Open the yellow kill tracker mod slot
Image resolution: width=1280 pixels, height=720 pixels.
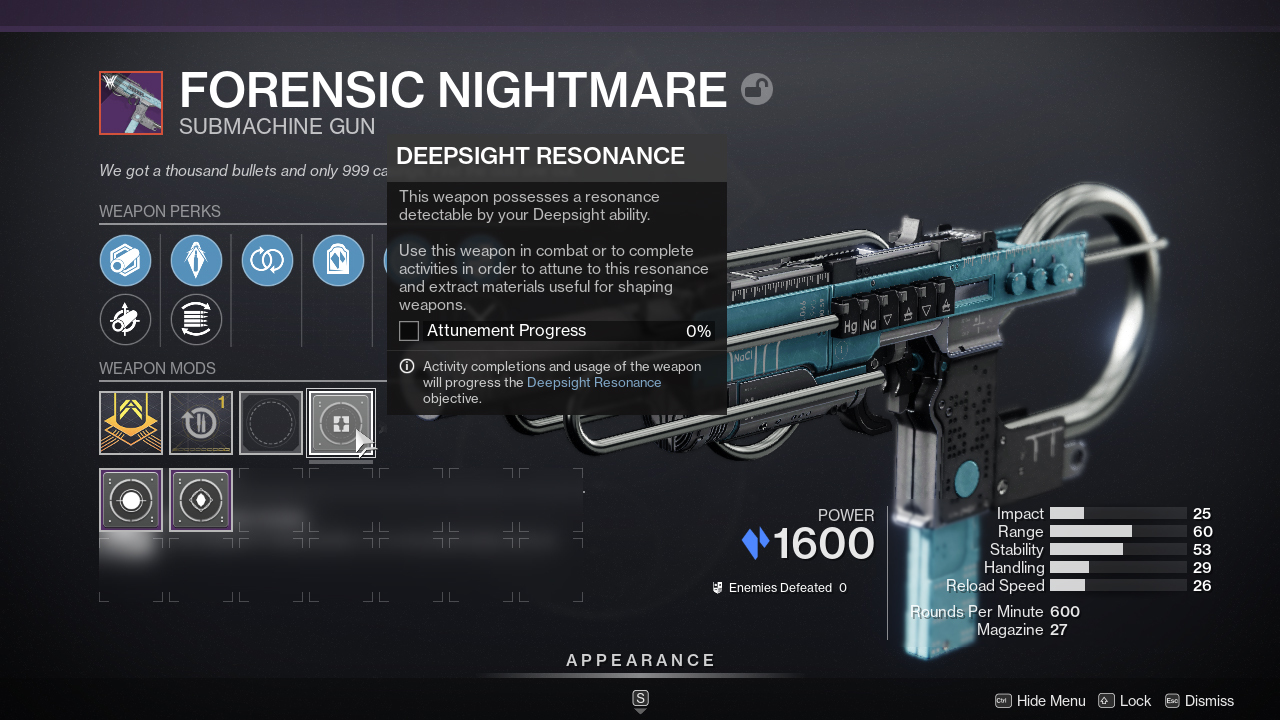click(x=130, y=422)
